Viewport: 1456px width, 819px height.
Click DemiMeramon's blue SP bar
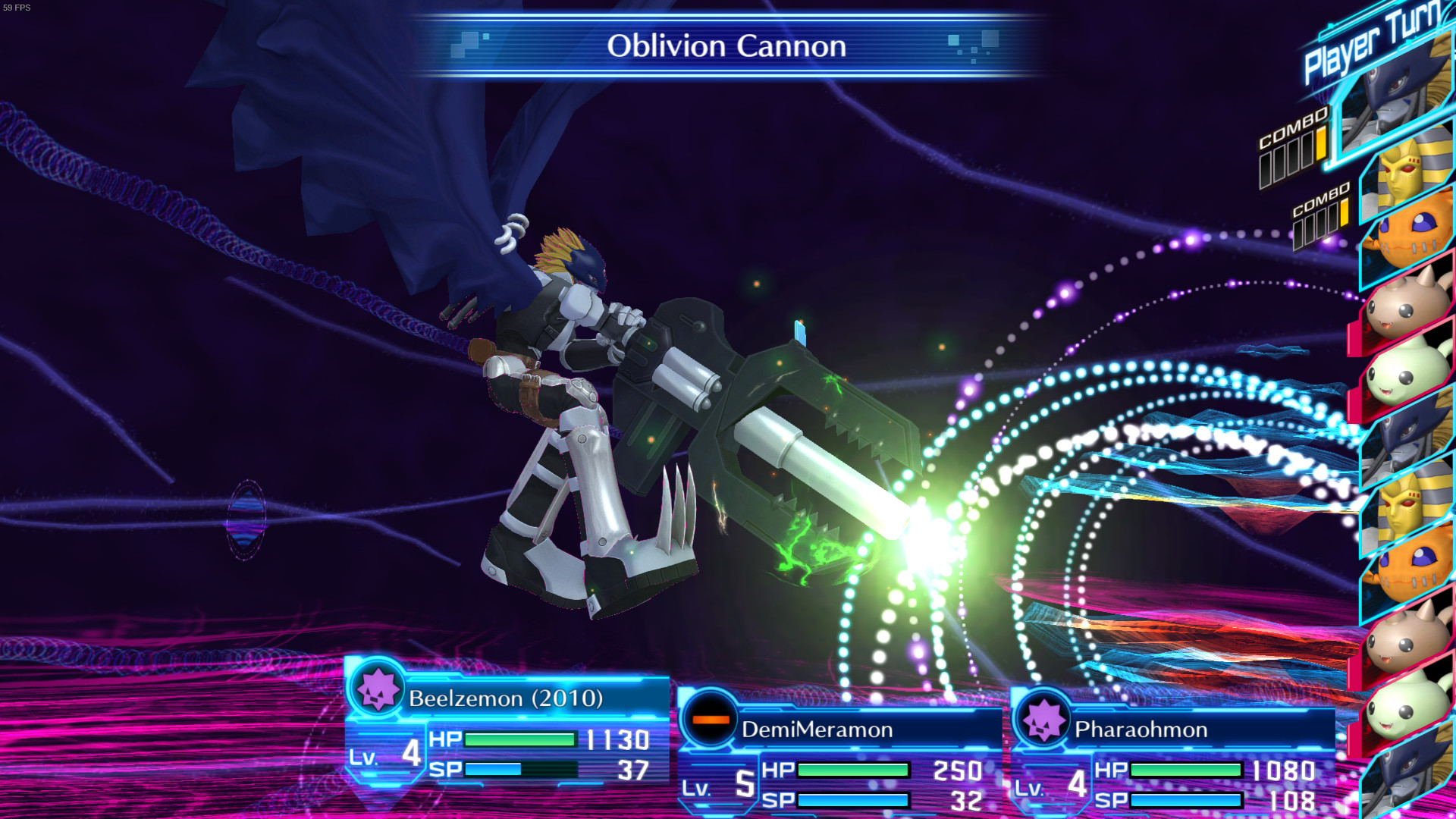point(853,799)
